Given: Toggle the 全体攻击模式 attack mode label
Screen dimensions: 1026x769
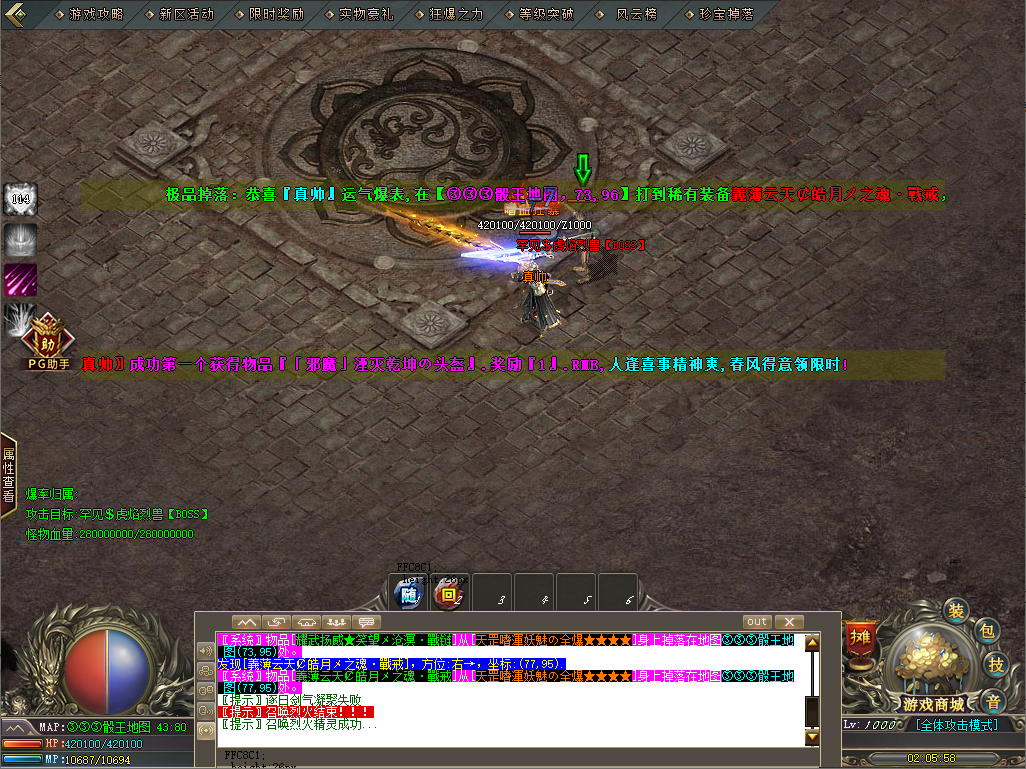Looking at the screenshot, I should pyautogui.click(x=955, y=724).
